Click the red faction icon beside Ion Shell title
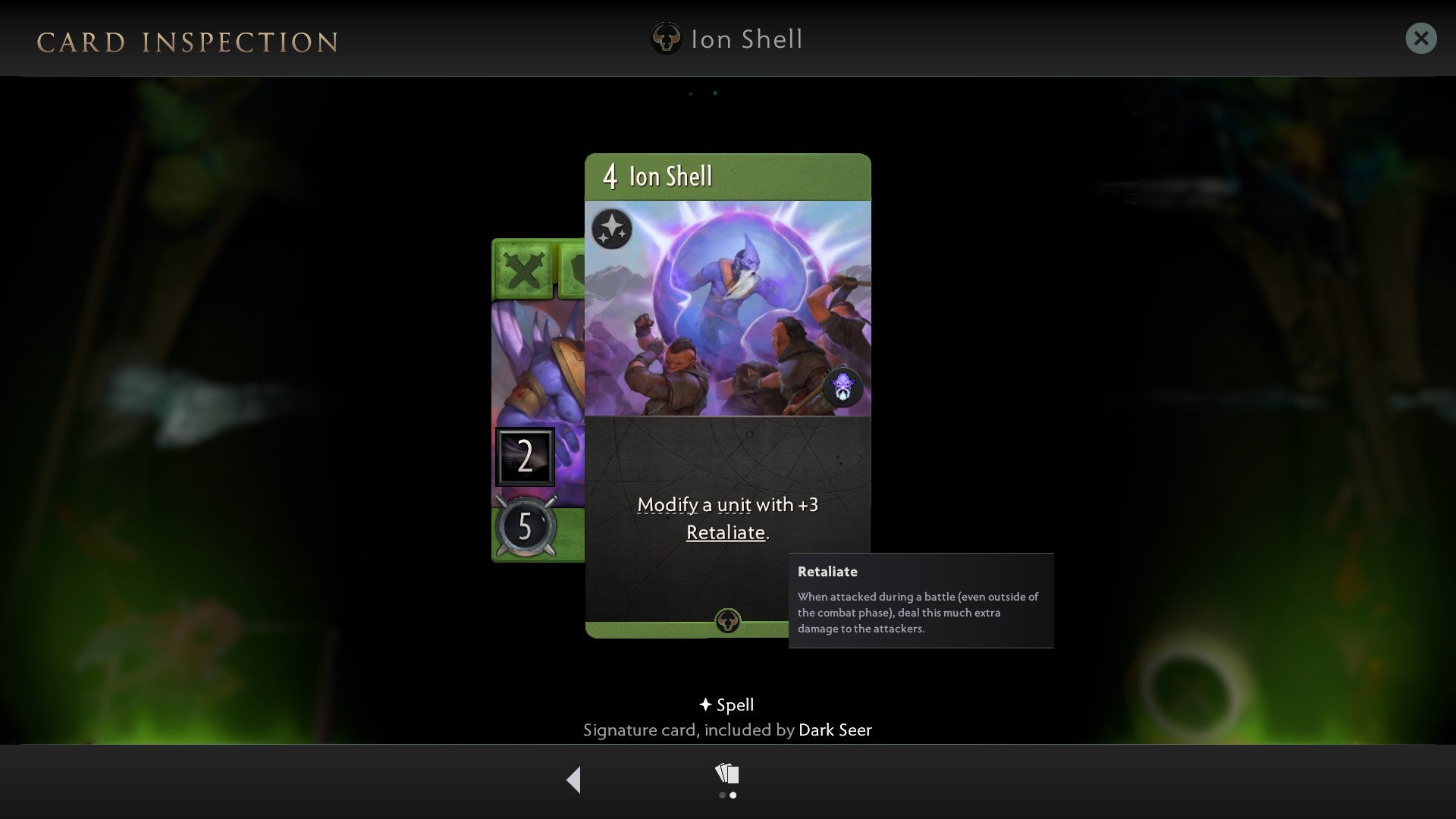Image resolution: width=1456 pixels, height=819 pixels. tap(666, 39)
